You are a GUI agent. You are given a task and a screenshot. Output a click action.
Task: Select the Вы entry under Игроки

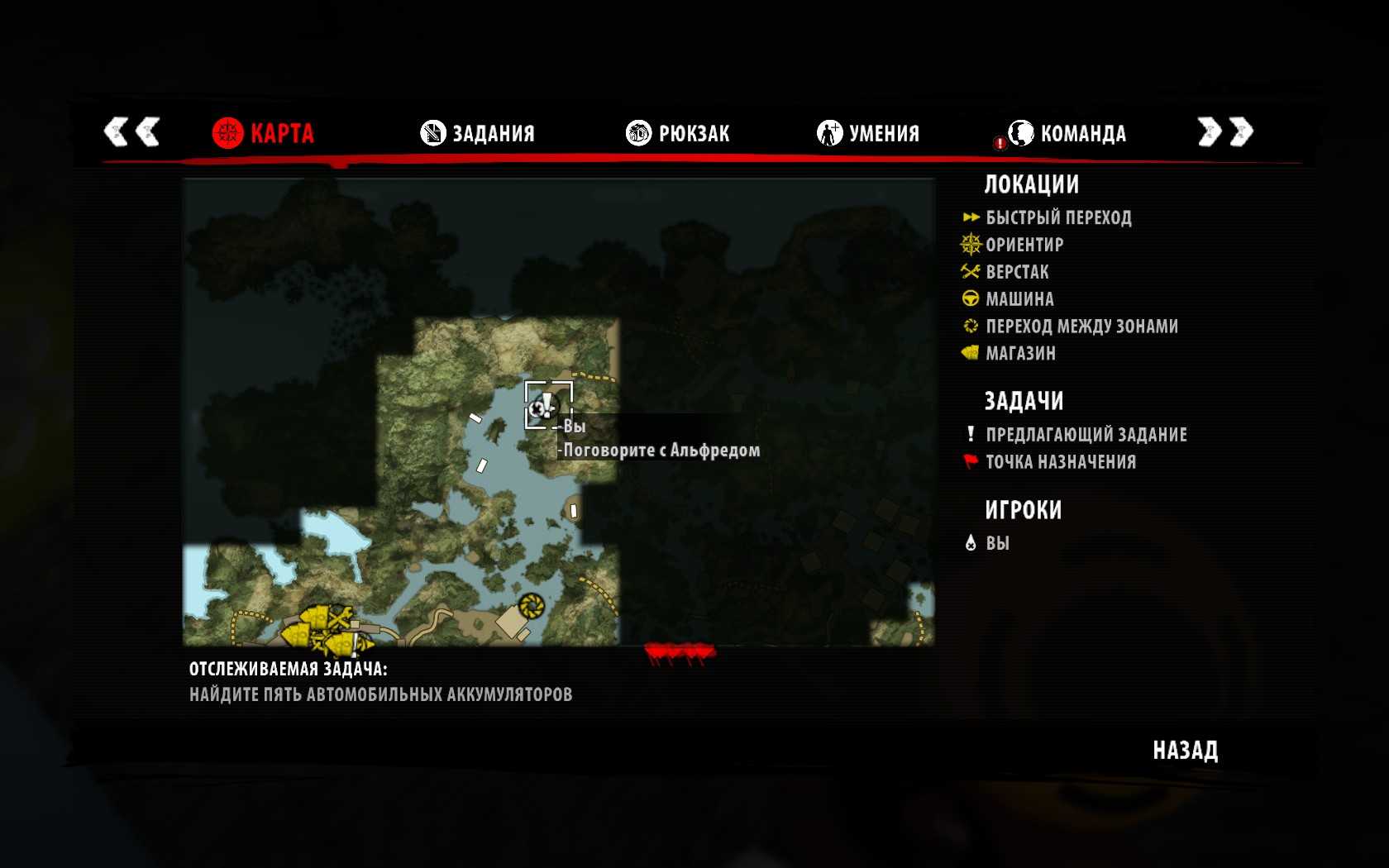996,543
